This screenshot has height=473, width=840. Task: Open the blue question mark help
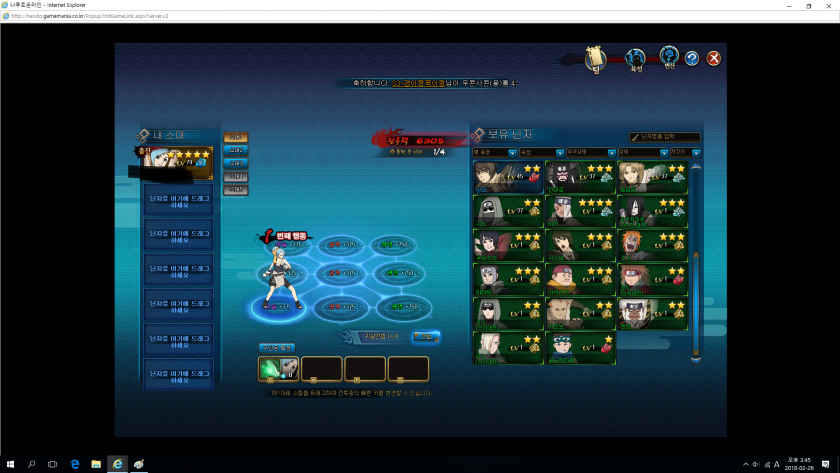(691, 58)
